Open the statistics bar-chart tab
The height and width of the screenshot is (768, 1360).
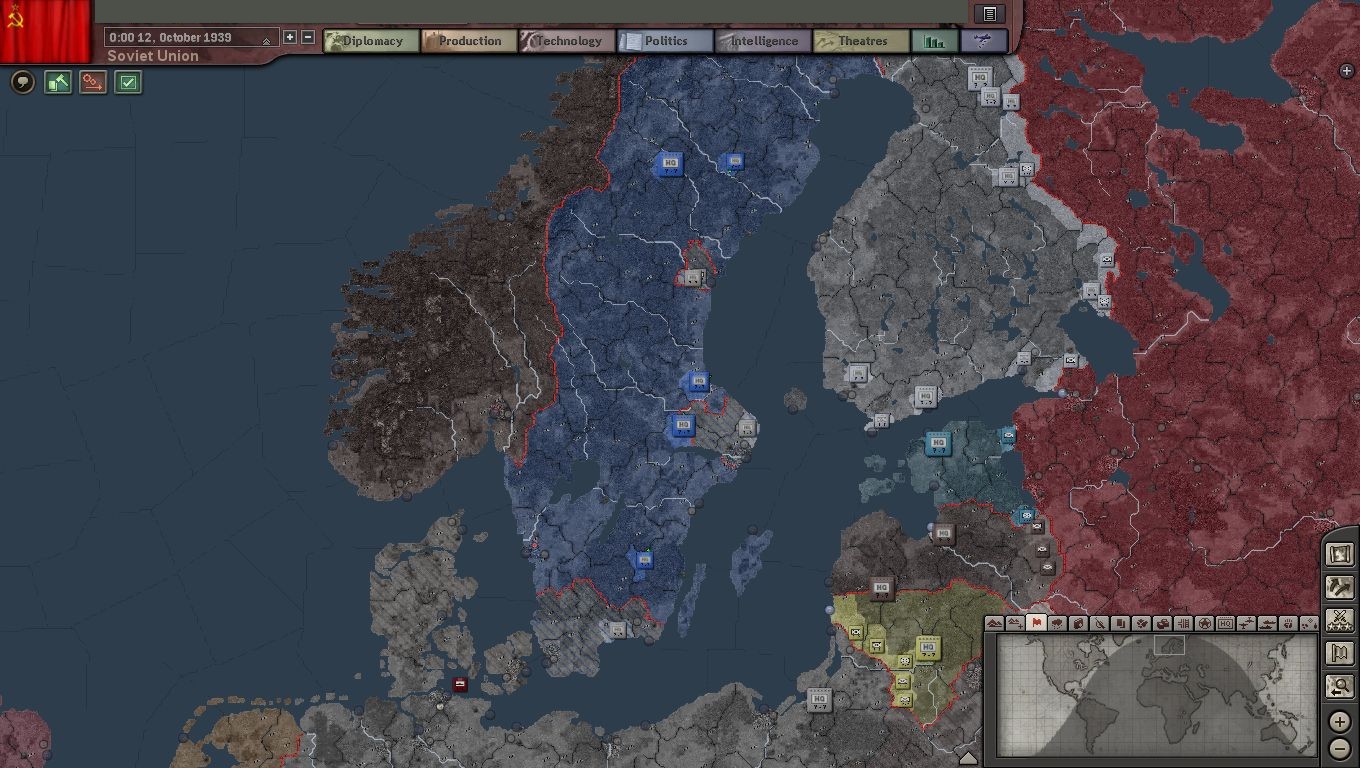[x=935, y=41]
